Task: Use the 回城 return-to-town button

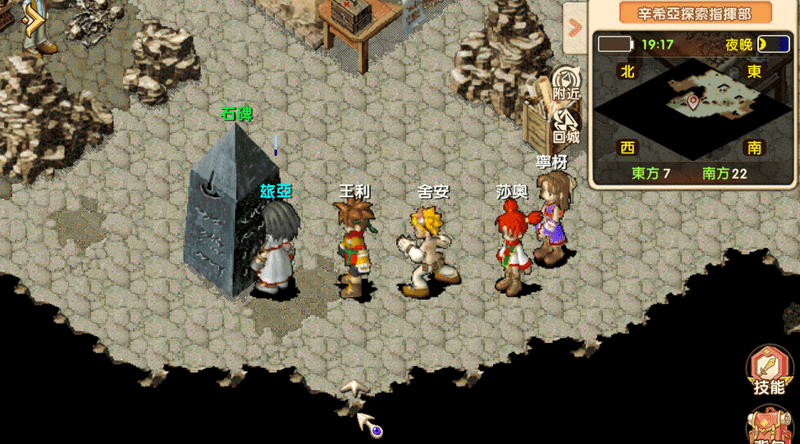Action: [567, 125]
